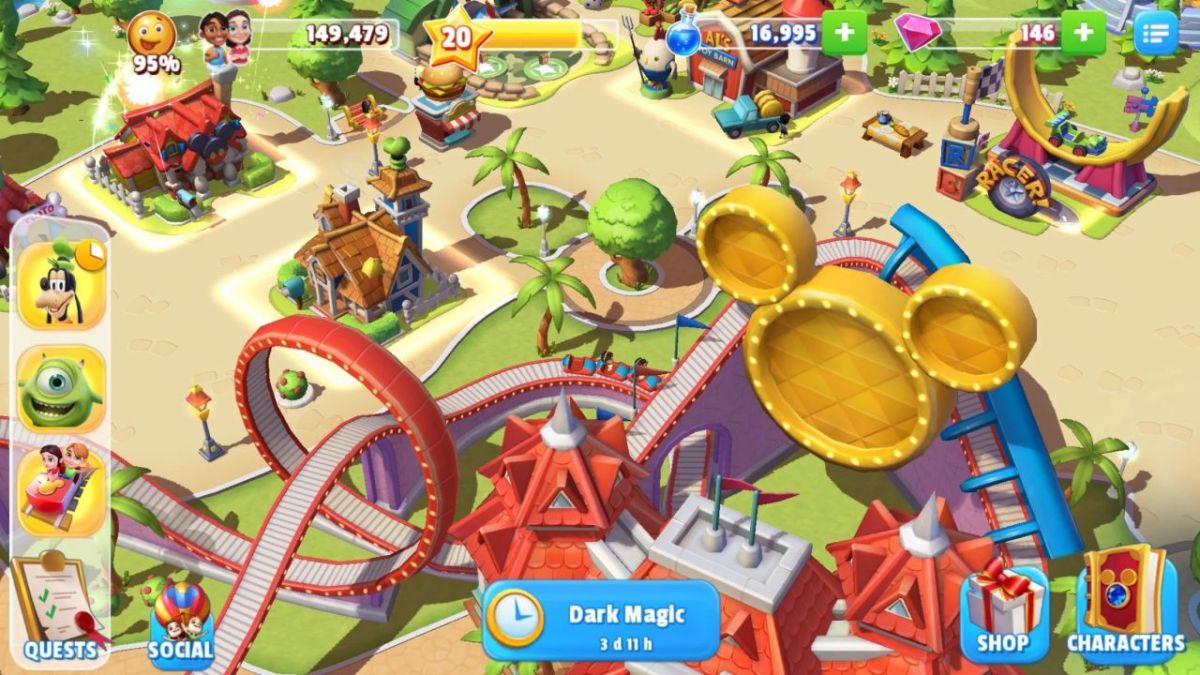Open the Dark Magic event timer
Viewport: 1200px width, 675px height.
(x=601, y=620)
